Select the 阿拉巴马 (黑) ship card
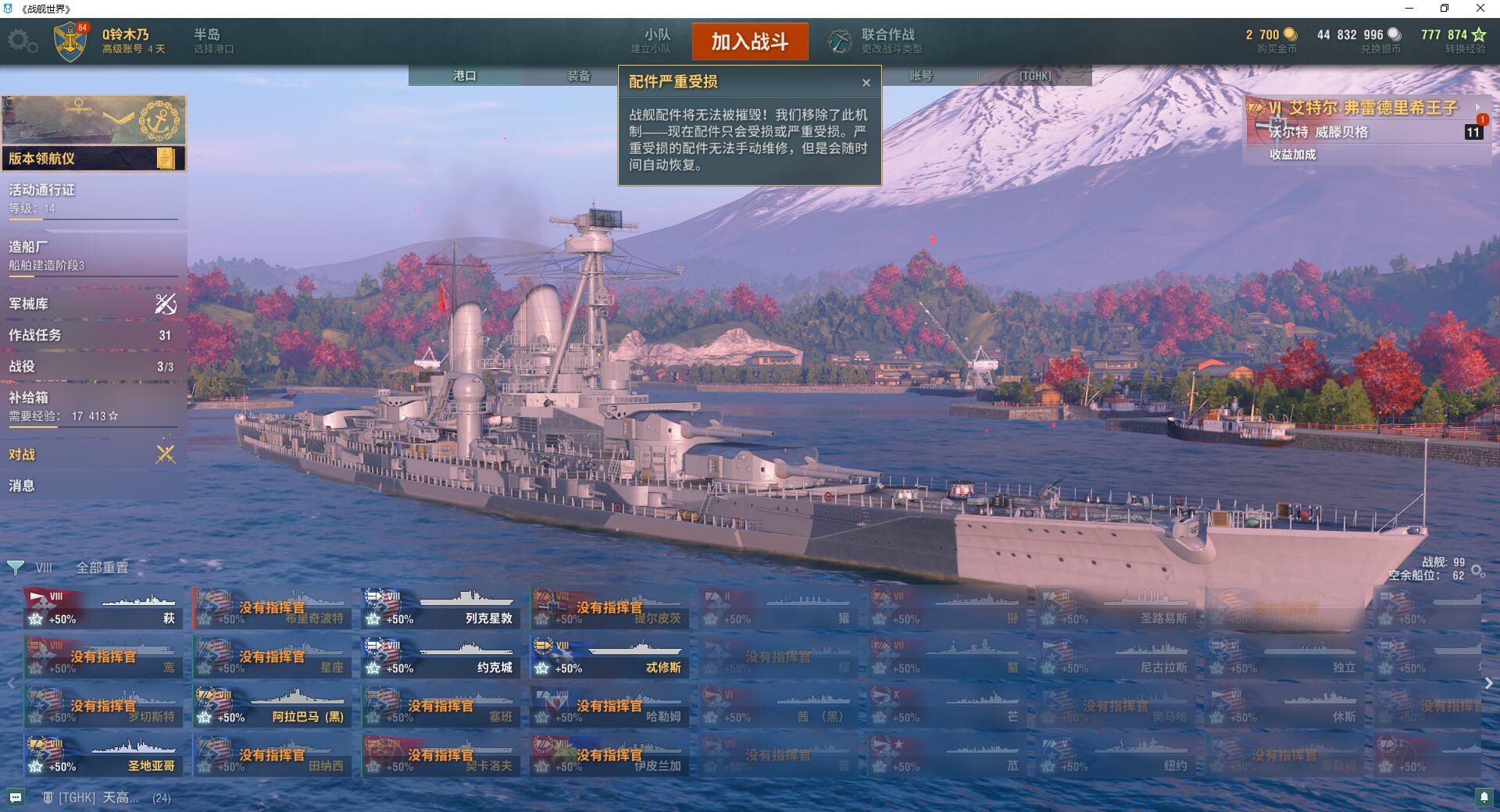The width and height of the screenshot is (1500, 812). click(x=272, y=707)
